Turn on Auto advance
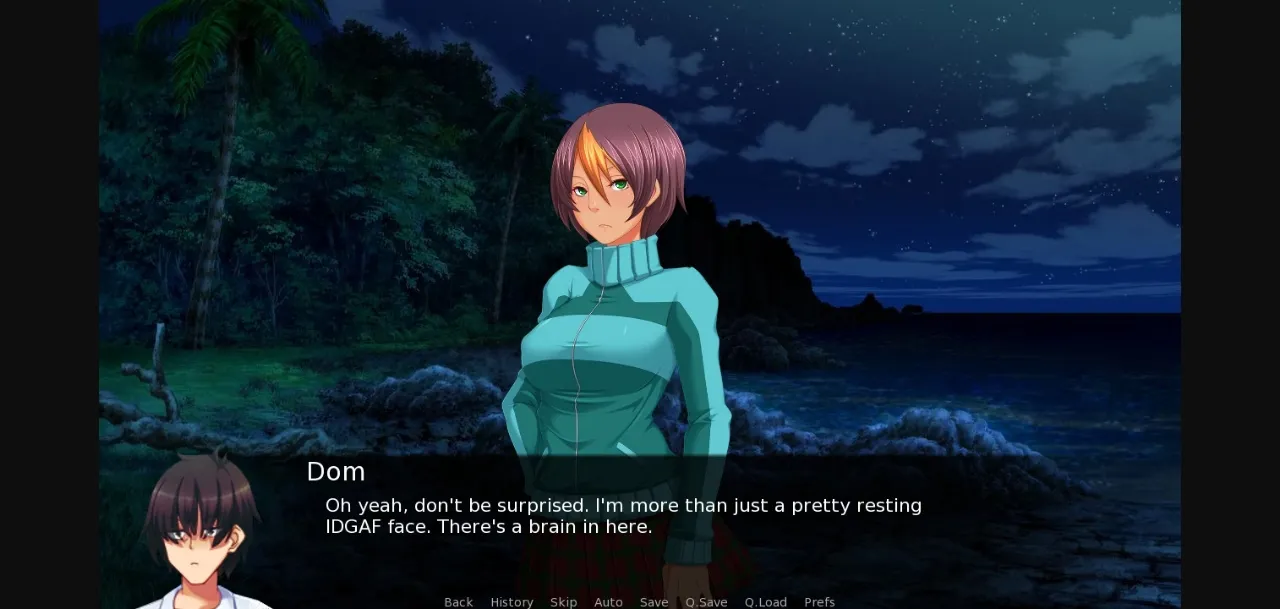The width and height of the screenshot is (1280, 609). (x=608, y=602)
